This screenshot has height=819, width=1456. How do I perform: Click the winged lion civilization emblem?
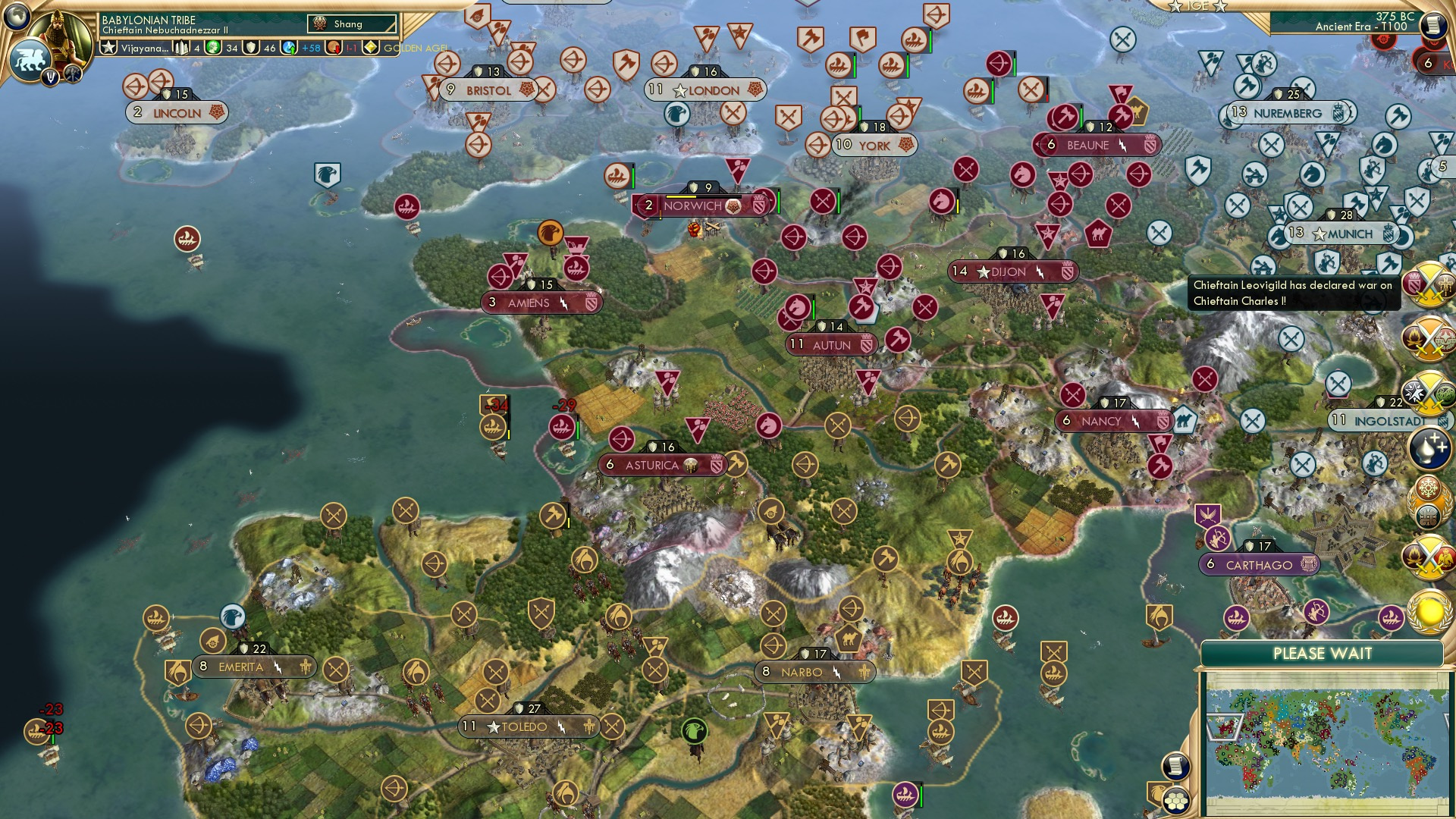click(x=30, y=59)
